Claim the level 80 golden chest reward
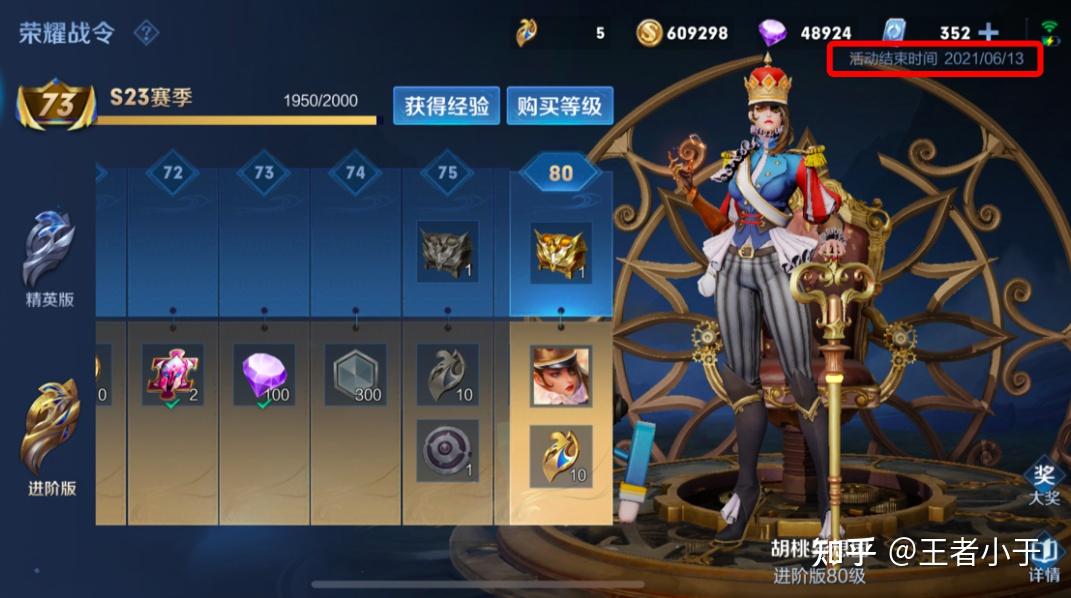The height and width of the screenshot is (598, 1071). pos(560,253)
